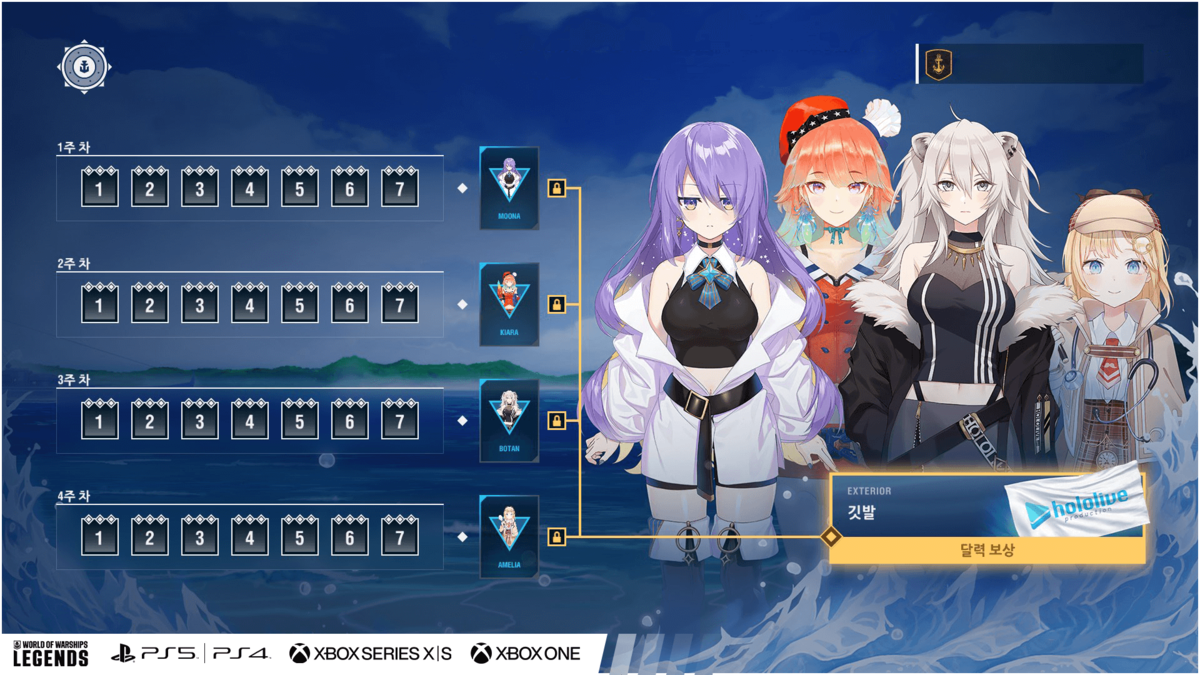Open day 6 in the 3주 차 row
1200x675 pixels.
pos(350,421)
